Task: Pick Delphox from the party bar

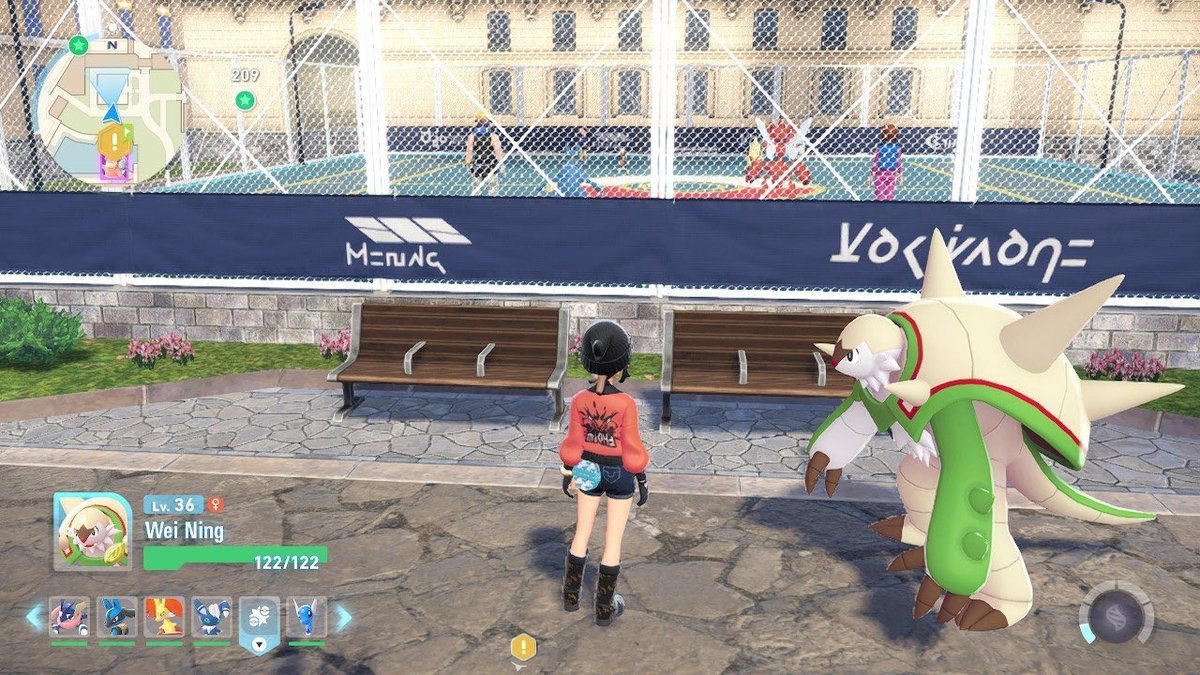Action: pyautogui.click(x=164, y=617)
